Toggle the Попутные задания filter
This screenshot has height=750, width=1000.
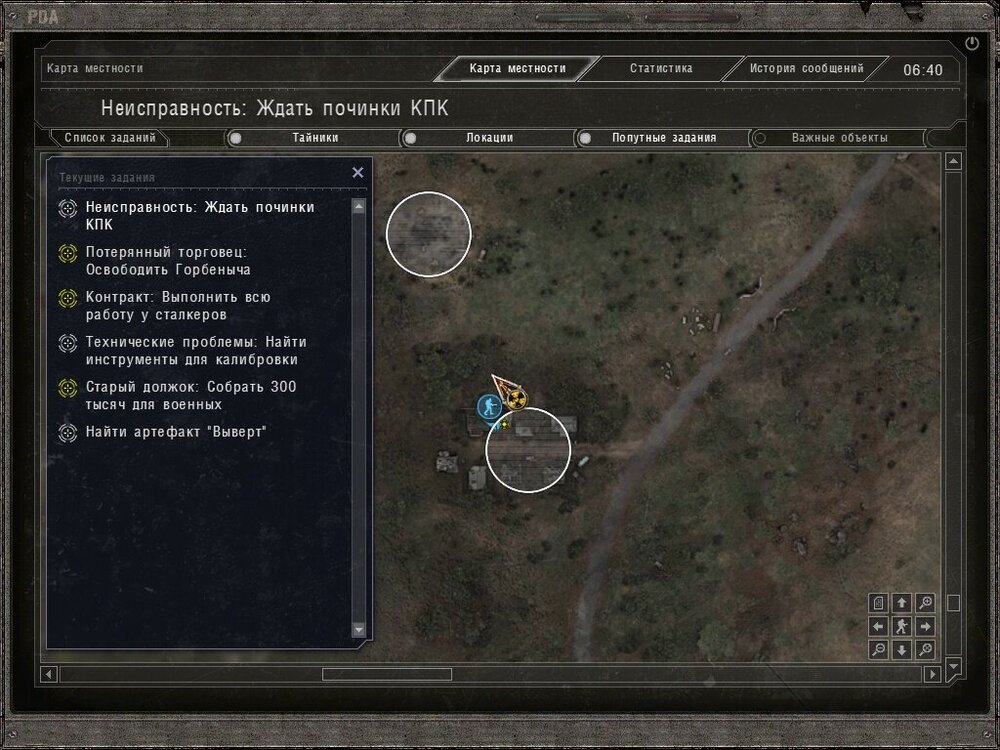(x=585, y=138)
